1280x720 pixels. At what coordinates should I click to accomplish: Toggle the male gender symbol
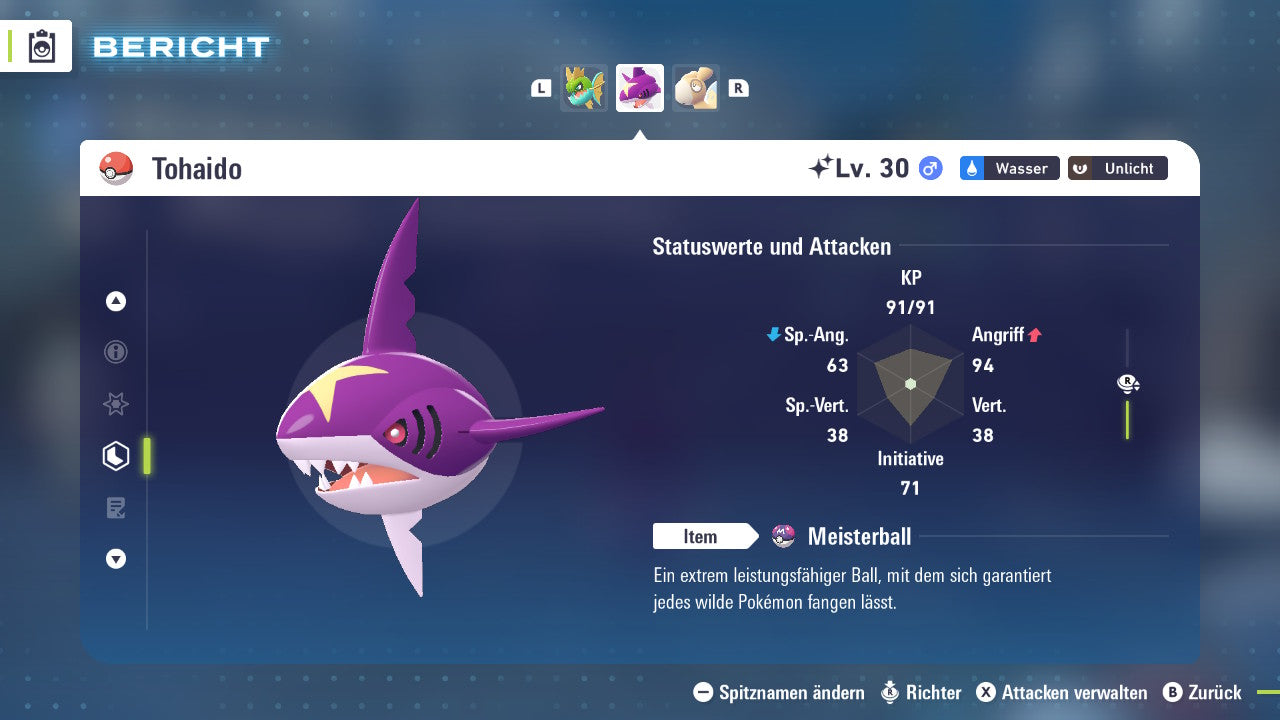928,168
